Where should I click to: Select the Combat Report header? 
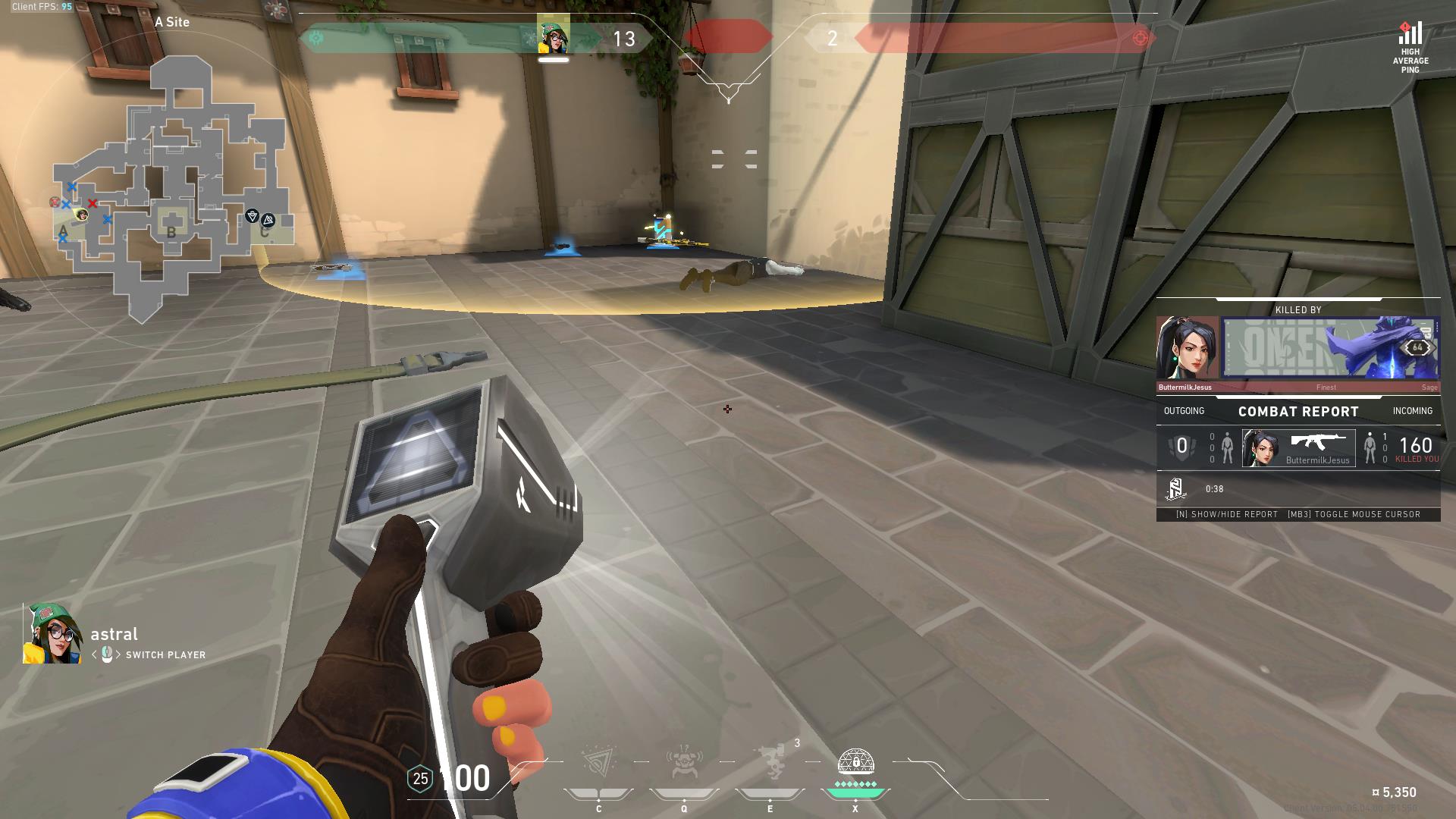point(1298,411)
